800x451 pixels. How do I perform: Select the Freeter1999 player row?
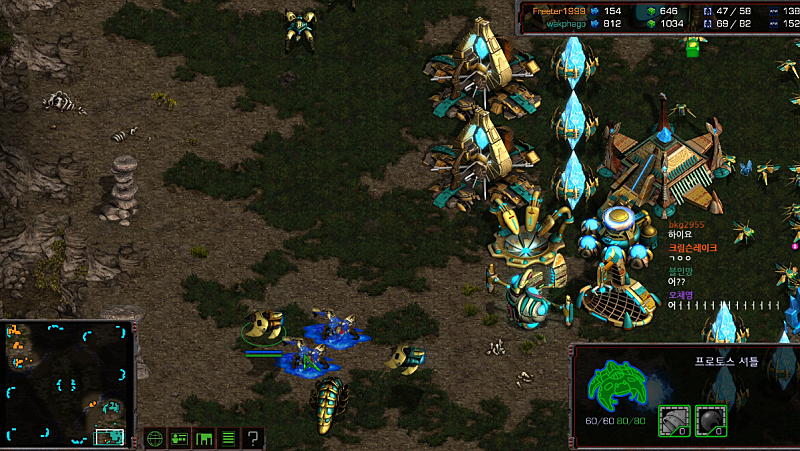pyautogui.click(x=560, y=10)
